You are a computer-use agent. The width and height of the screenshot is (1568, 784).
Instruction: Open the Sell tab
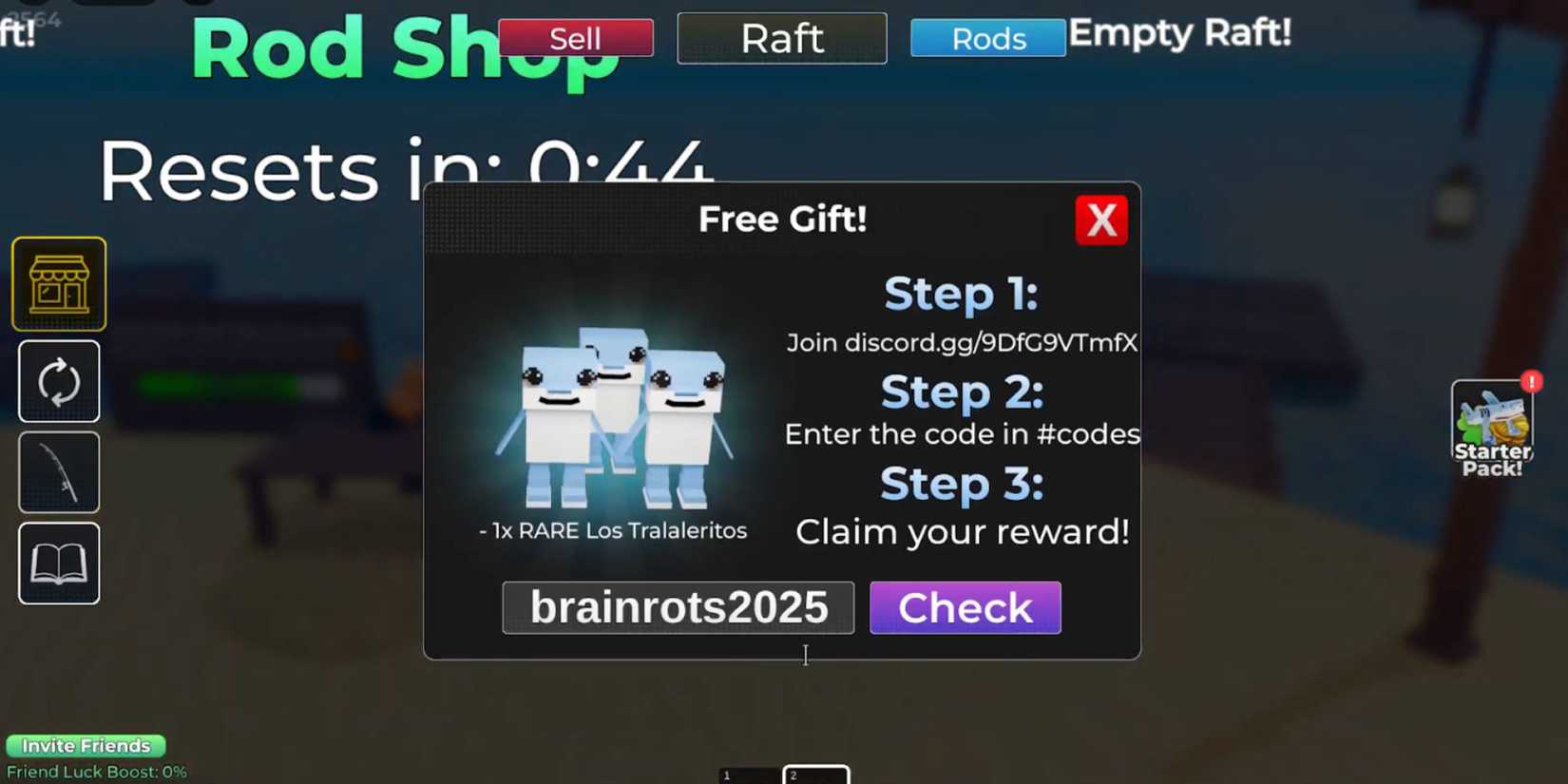(576, 39)
